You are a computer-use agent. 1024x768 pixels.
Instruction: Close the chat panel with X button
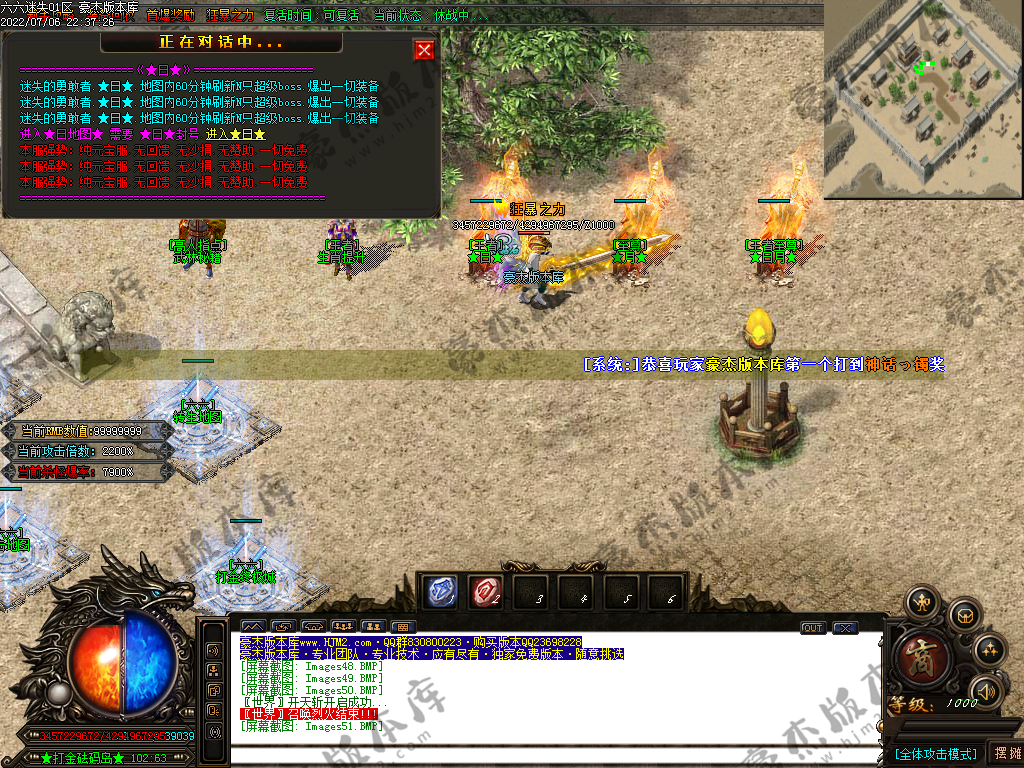point(845,628)
